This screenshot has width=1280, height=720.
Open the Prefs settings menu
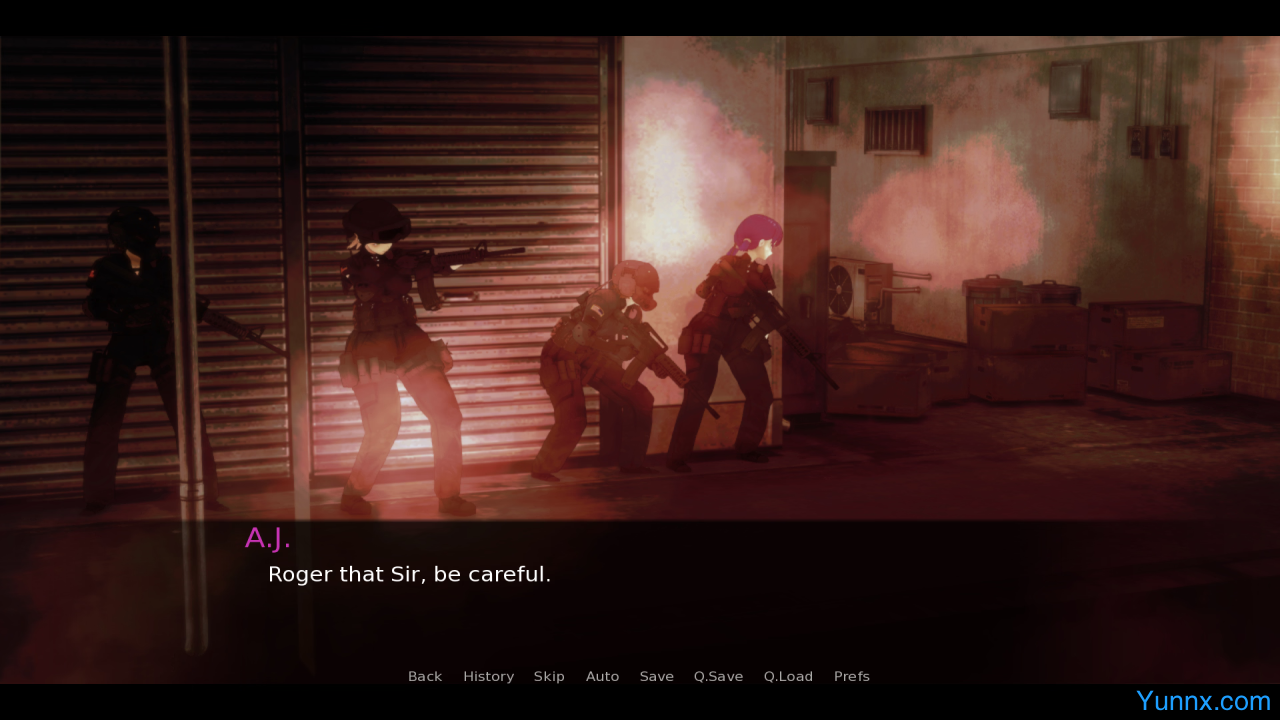click(851, 677)
